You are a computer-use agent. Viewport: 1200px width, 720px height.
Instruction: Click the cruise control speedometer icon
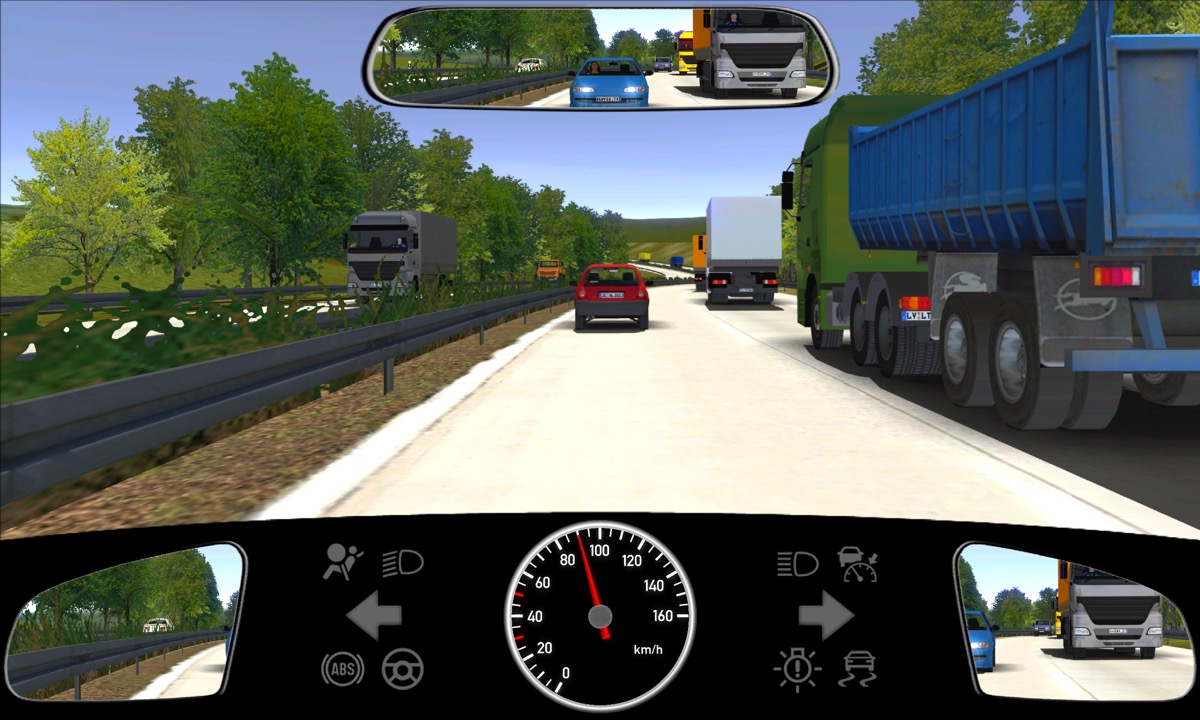[858, 564]
